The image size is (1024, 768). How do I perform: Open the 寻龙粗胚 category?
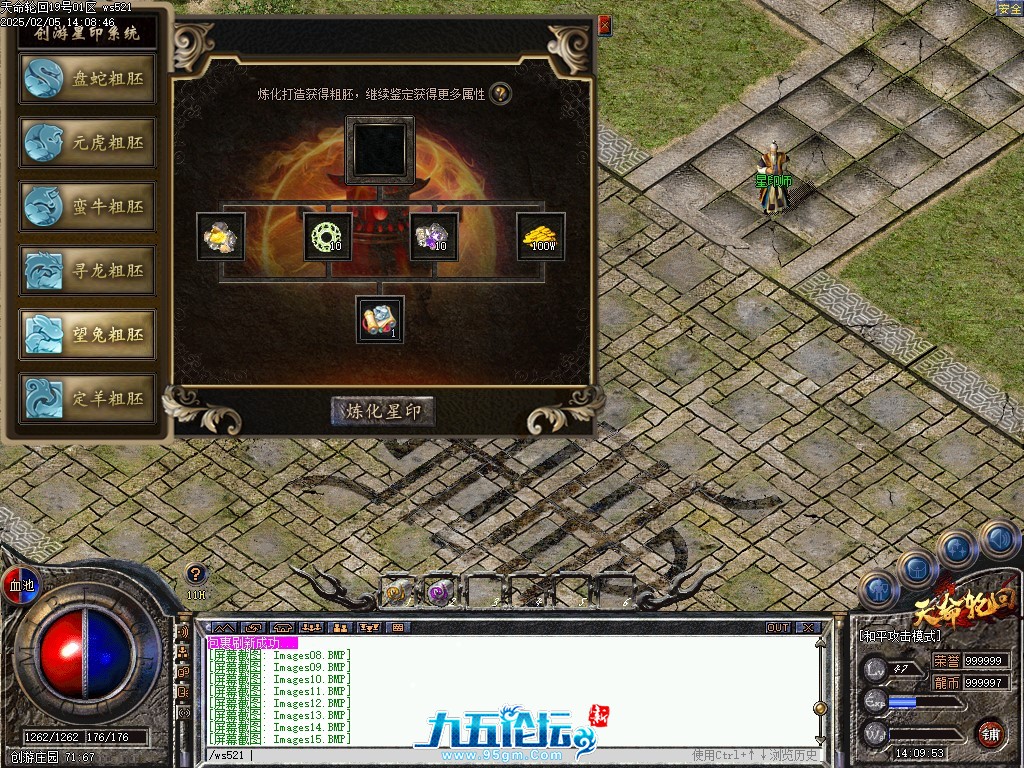(x=89, y=271)
